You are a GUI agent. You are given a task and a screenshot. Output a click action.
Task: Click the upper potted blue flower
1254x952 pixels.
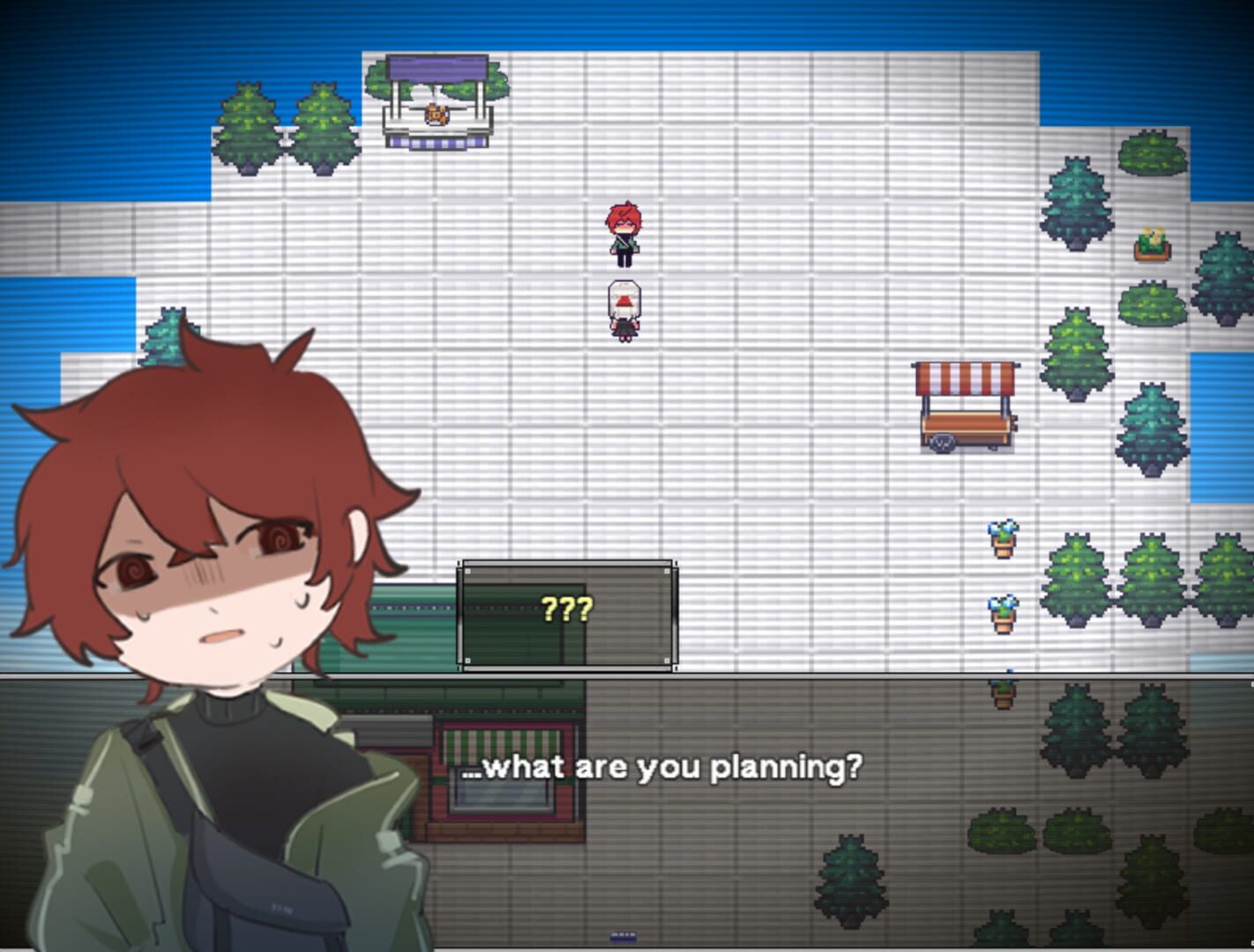coord(1001,538)
